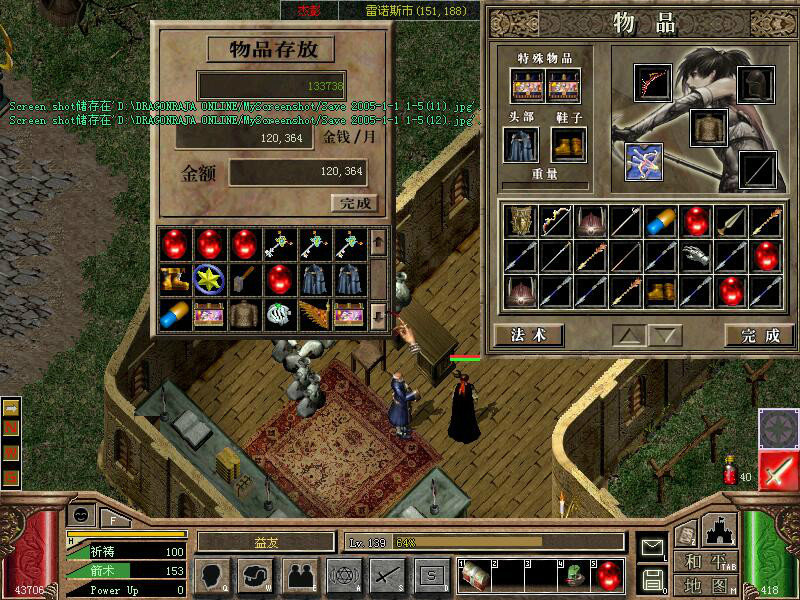Click the inventory page-up triangle button
Image resolution: width=800 pixels, height=600 pixels.
tap(628, 335)
